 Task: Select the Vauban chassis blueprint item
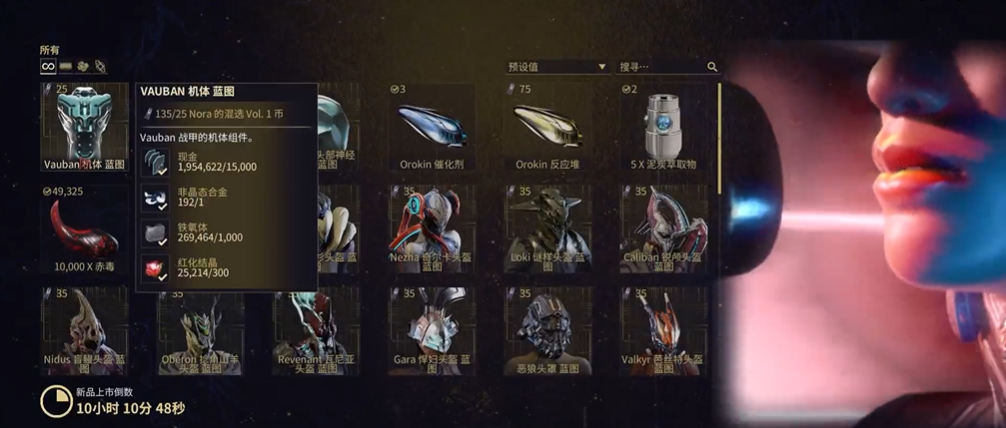click(84, 127)
